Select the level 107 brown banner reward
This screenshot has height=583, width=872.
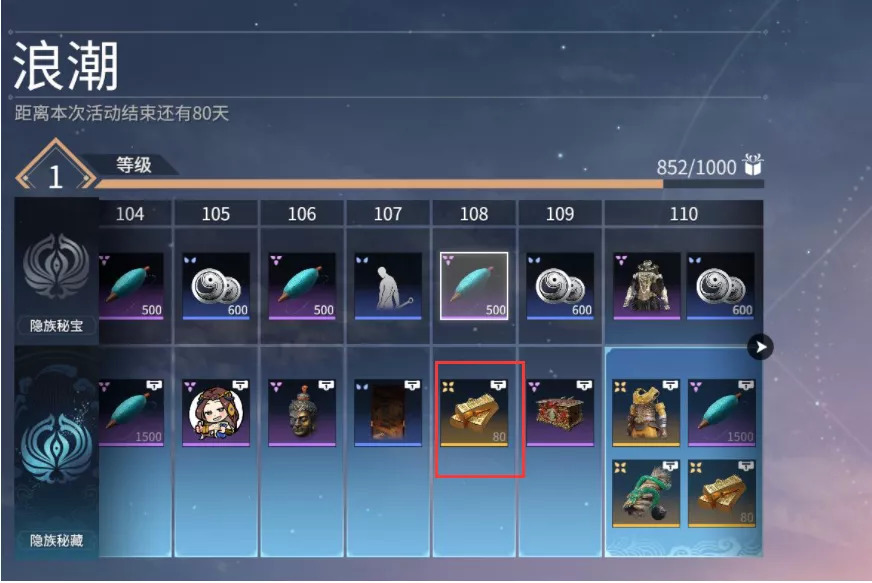point(388,412)
